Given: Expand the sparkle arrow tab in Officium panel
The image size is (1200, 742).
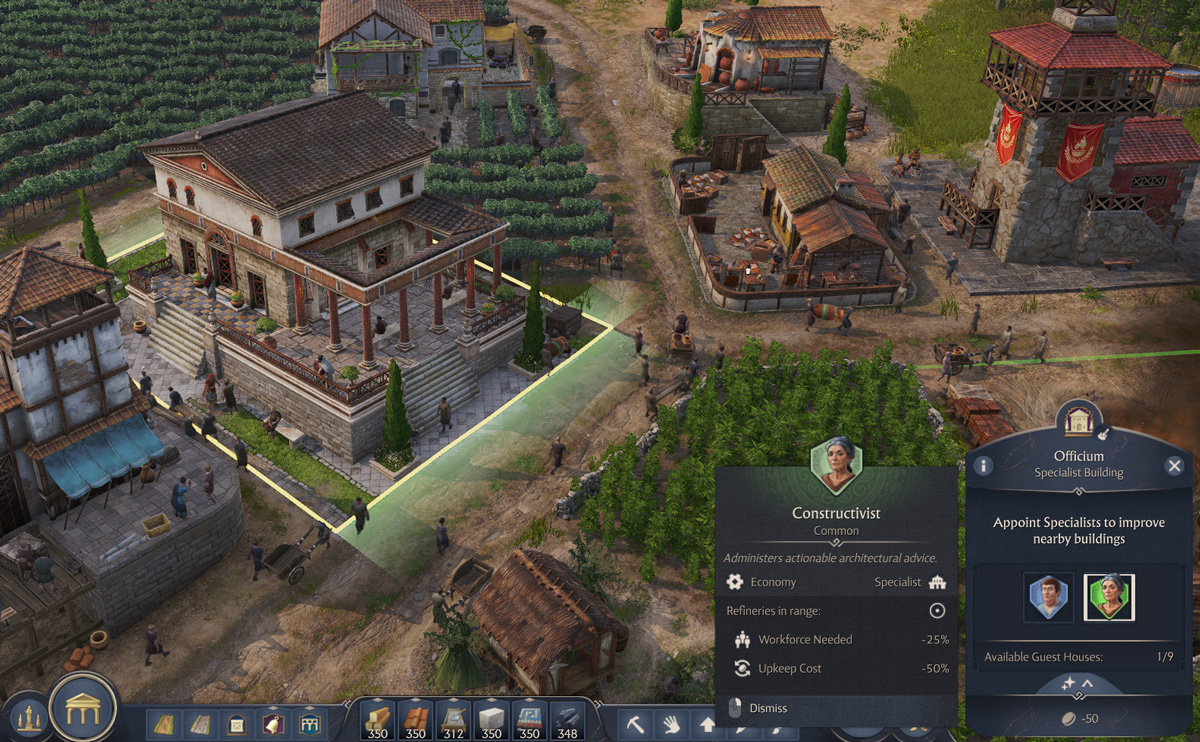Looking at the screenshot, I should tap(1080, 683).
